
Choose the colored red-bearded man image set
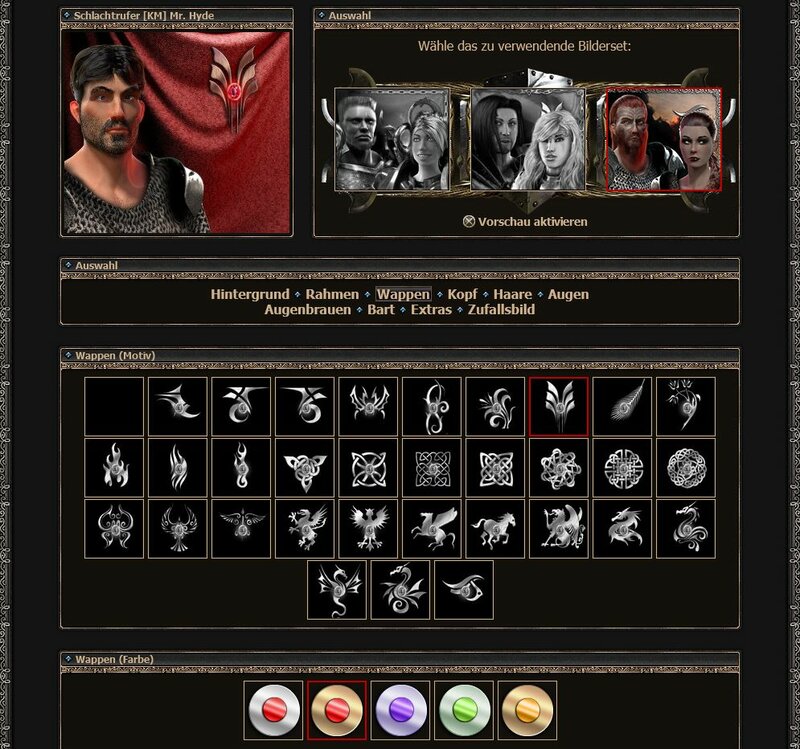663,139
